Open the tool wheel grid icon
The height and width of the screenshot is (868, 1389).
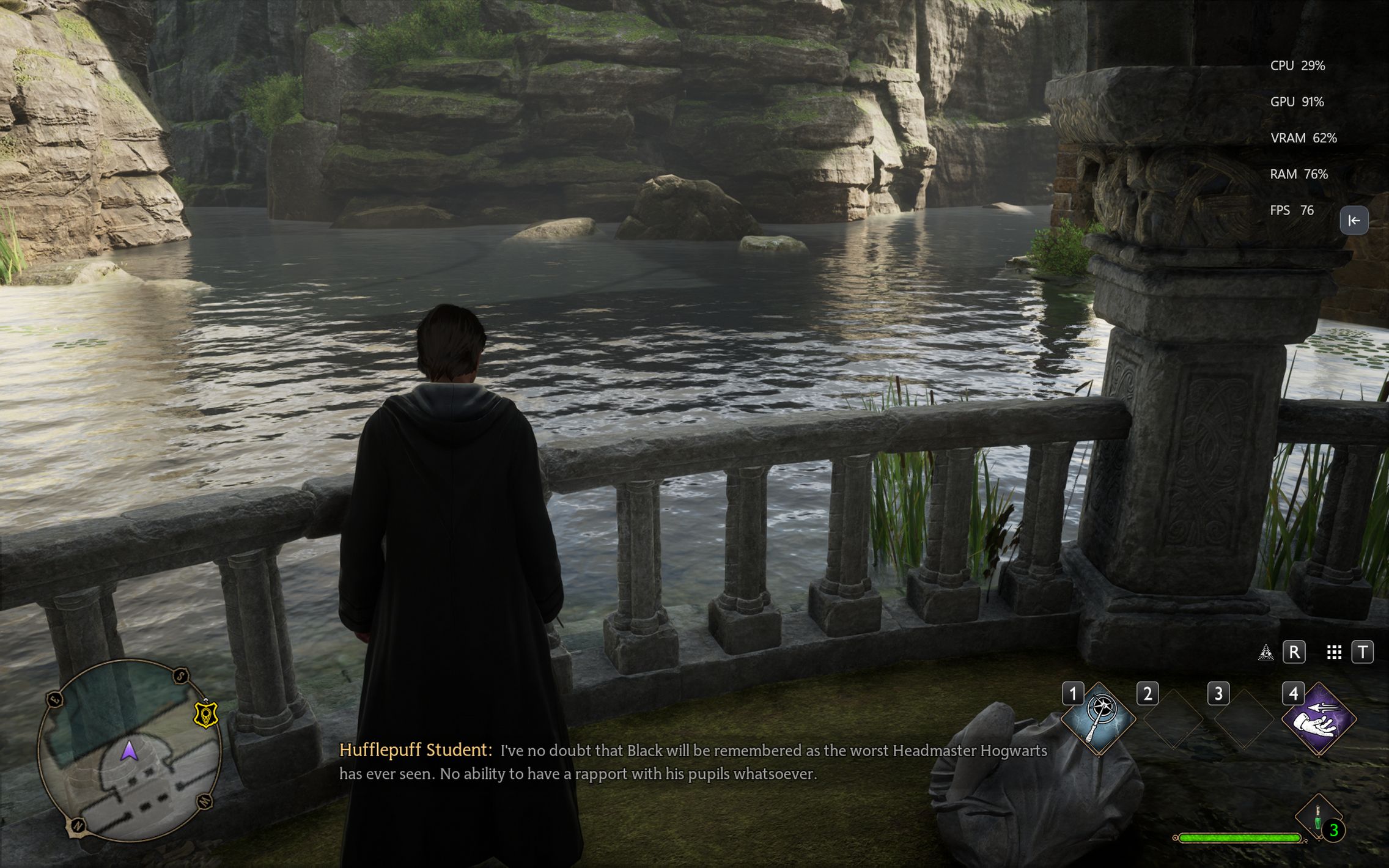coord(1334,653)
